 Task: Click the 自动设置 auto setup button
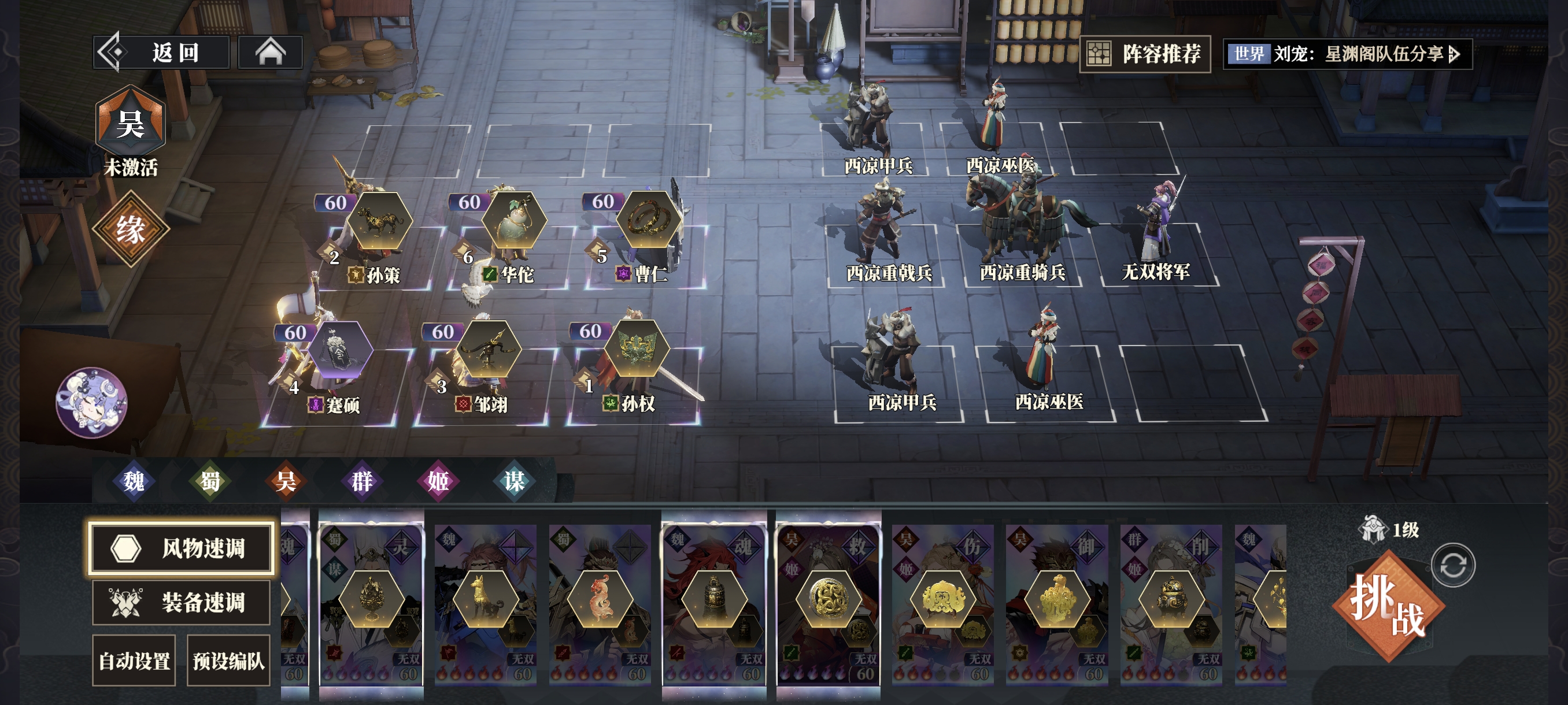pyautogui.click(x=134, y=660)
